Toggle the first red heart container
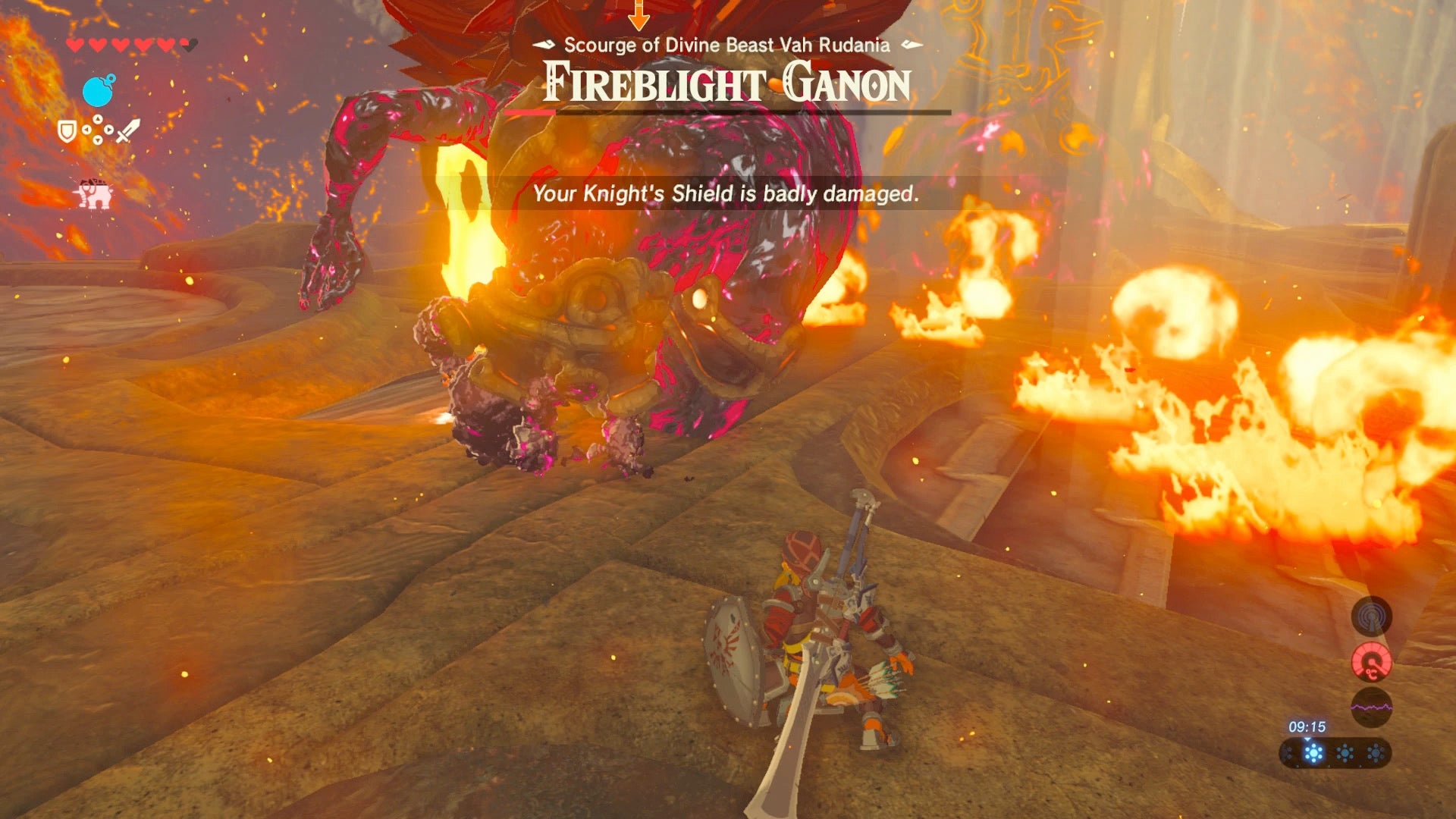Viewport: 1456px width, 819px height. pos(74,43)
